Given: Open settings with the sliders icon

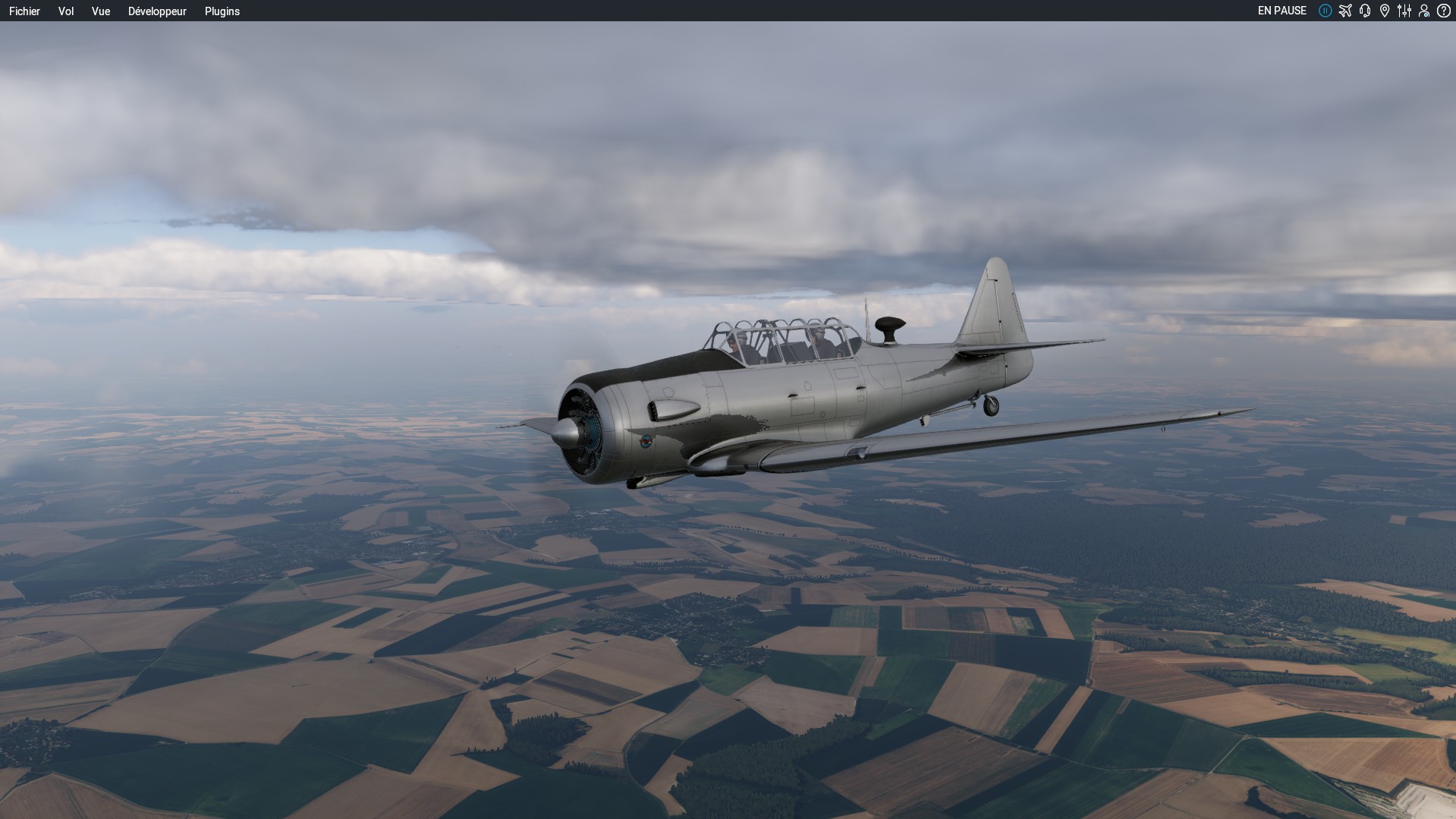Looking at the screenshot, I should pyautogui.click(x=1404, y=11).
